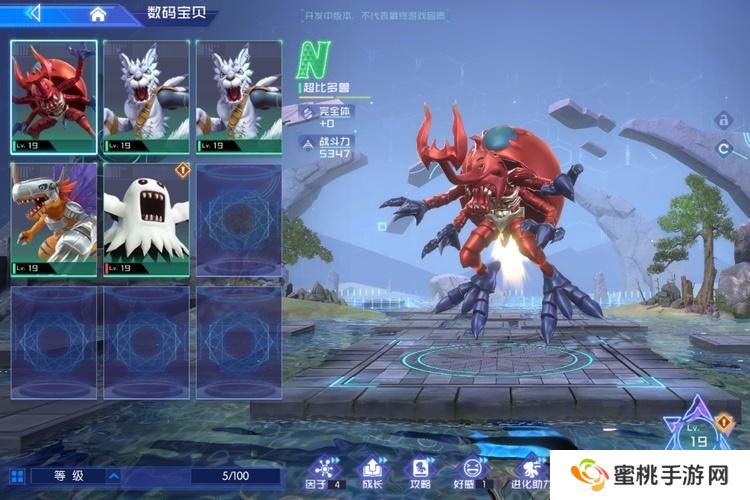The height and width of the screenshot is (500, 750).
Task: Toggle the grid view icon beside 等级
Action: (16, 476)
